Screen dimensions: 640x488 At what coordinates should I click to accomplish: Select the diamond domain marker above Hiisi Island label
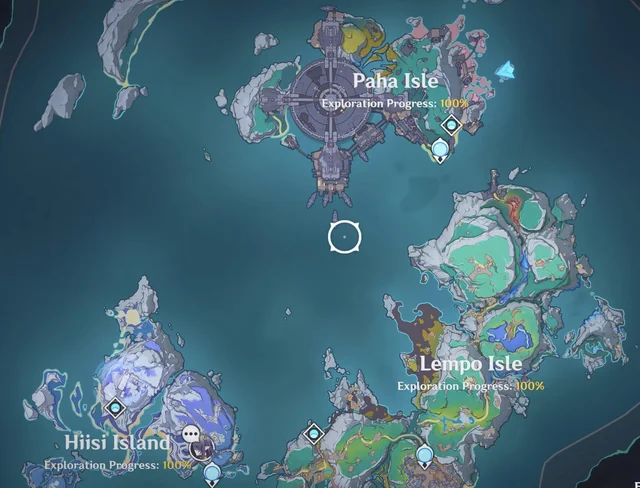(114, 408)
